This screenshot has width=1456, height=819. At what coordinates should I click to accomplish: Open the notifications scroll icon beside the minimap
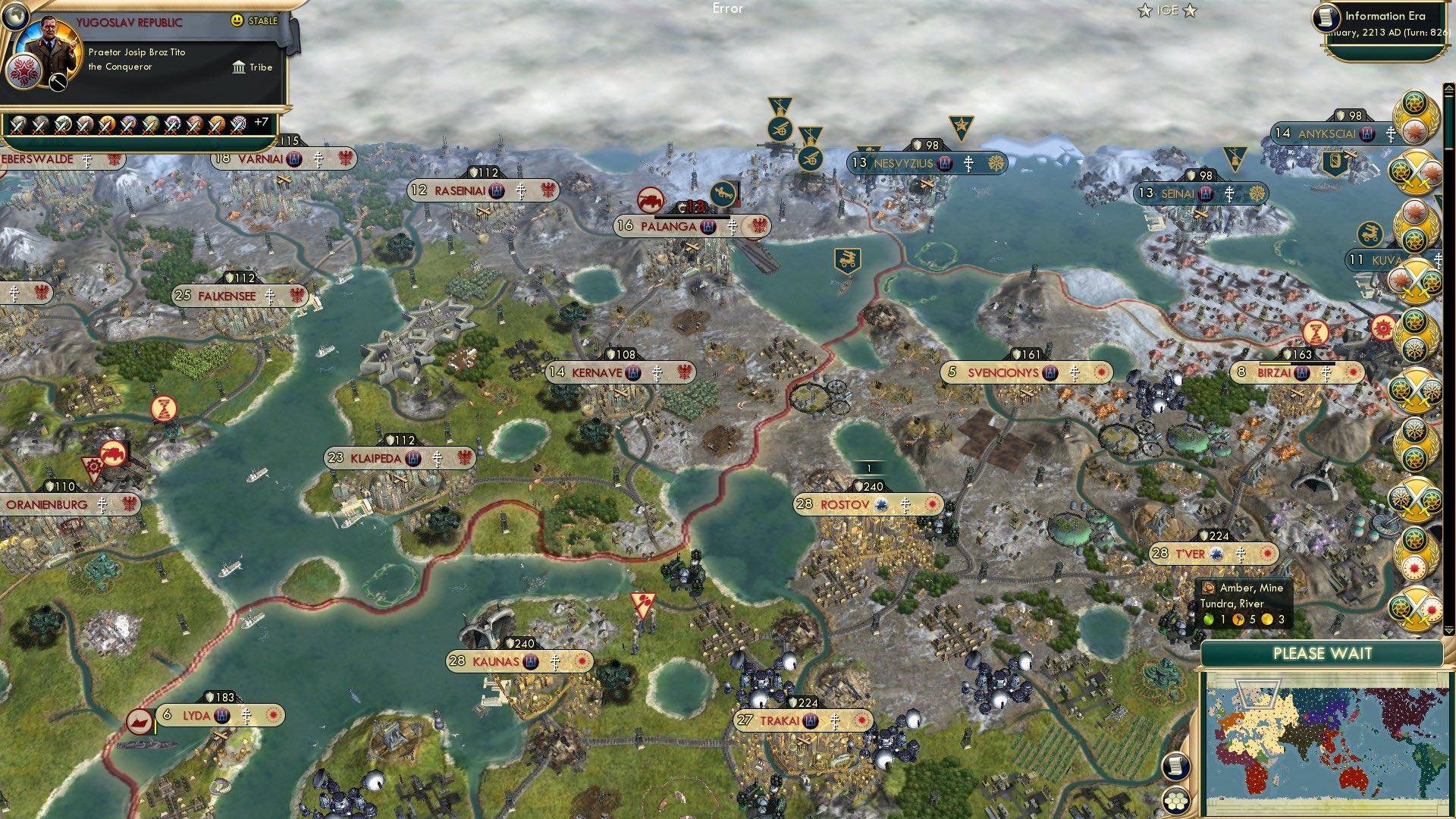point(1175,765)
